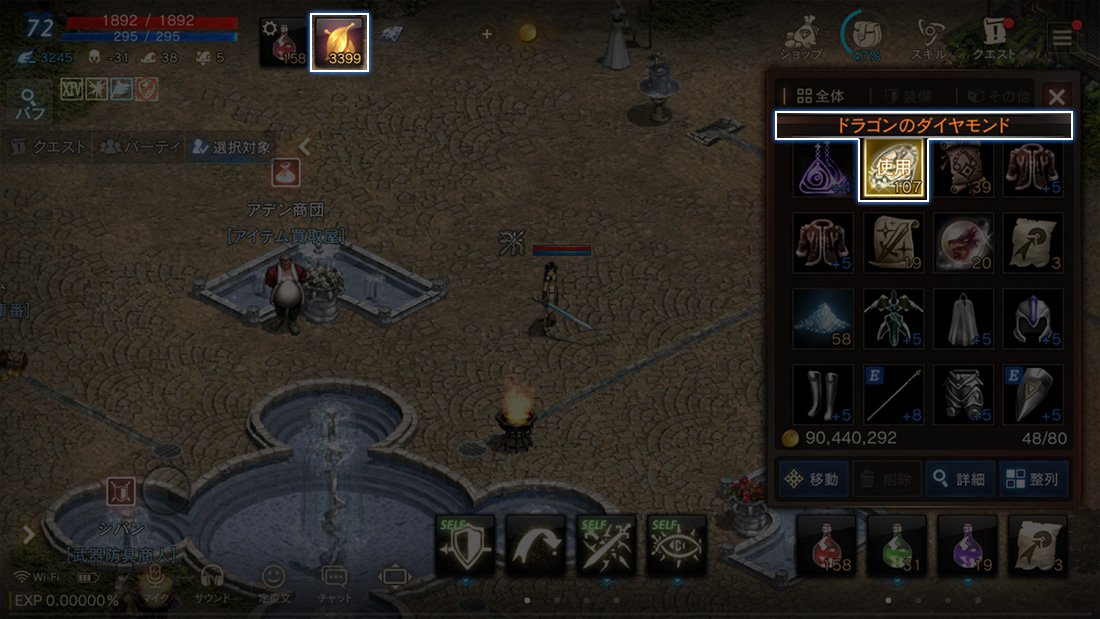1100x619 pixels.
Task: Sort inventory with 整列 button
Action: pyautogui.click(x=1034, y=479)
